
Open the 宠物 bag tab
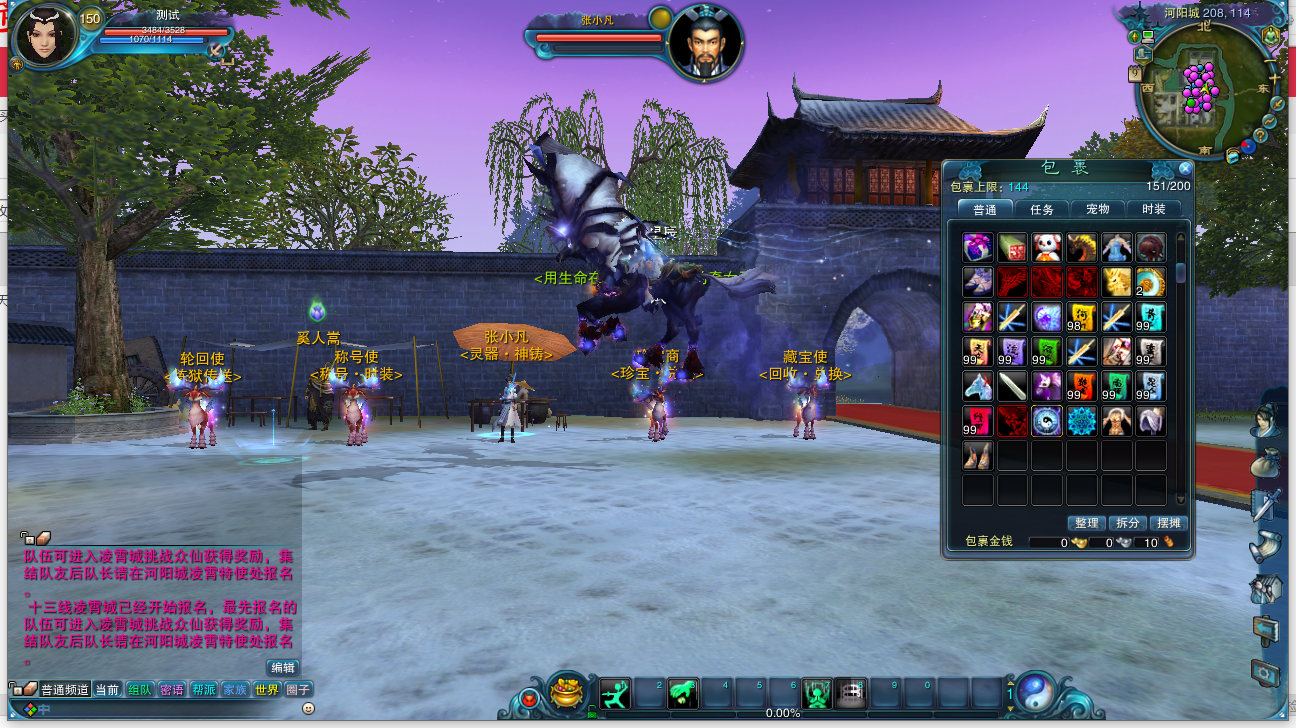(x=1097, y=209)
